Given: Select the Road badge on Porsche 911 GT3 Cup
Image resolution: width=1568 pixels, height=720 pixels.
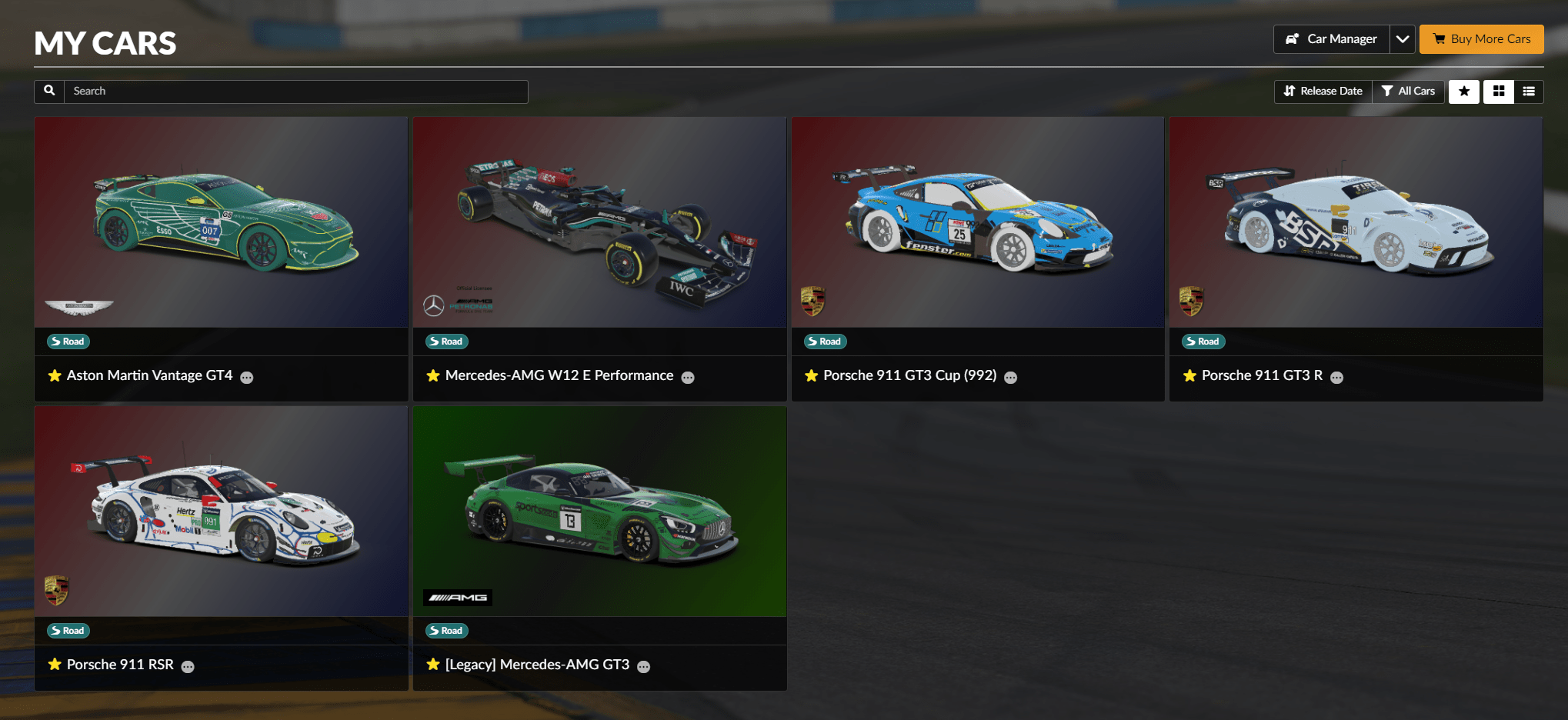Looking at the screenshot, I should (x=824, y=341).
